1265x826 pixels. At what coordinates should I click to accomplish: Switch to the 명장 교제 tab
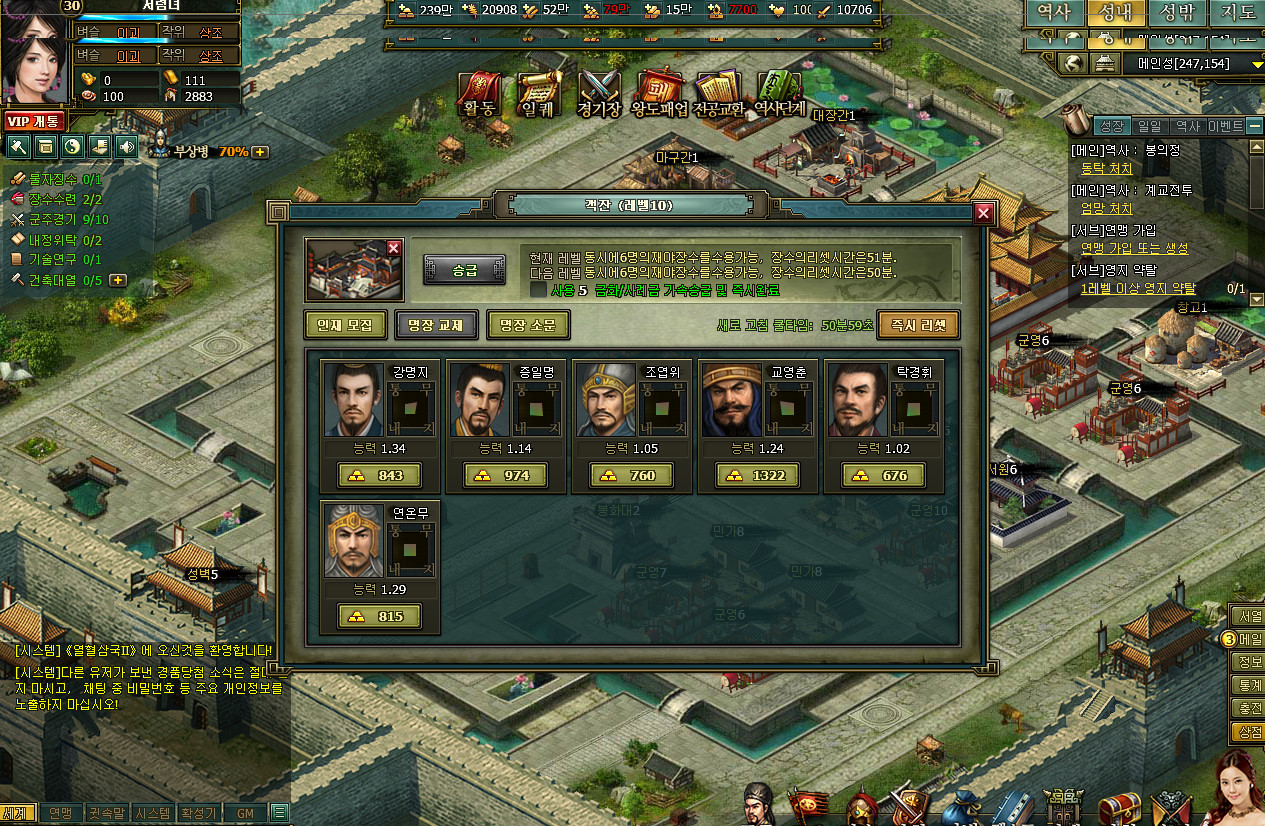pyautogui.click(x=435, y=325)
